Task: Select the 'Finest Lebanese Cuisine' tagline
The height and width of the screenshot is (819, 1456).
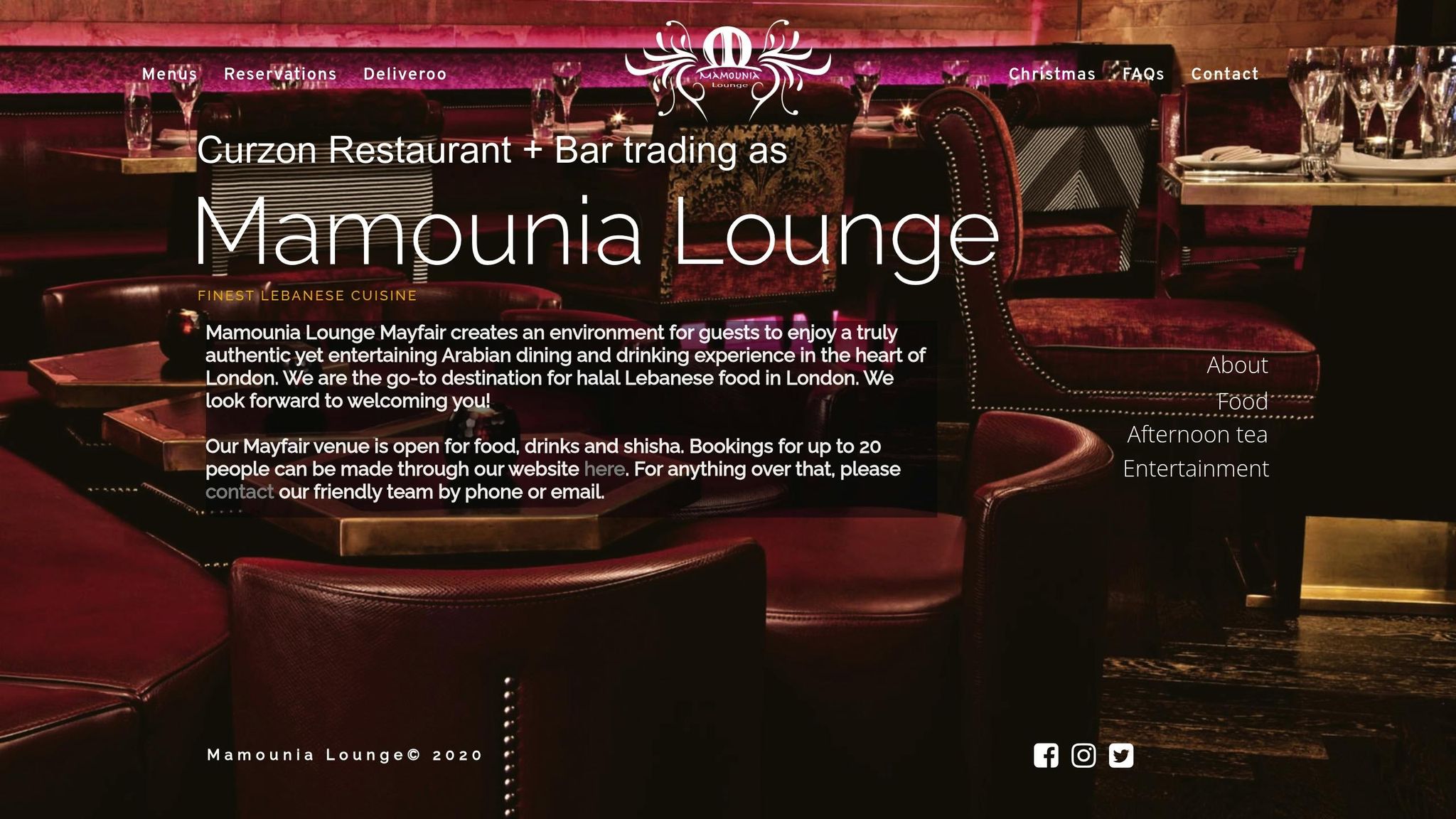Action: coord(307,296)
